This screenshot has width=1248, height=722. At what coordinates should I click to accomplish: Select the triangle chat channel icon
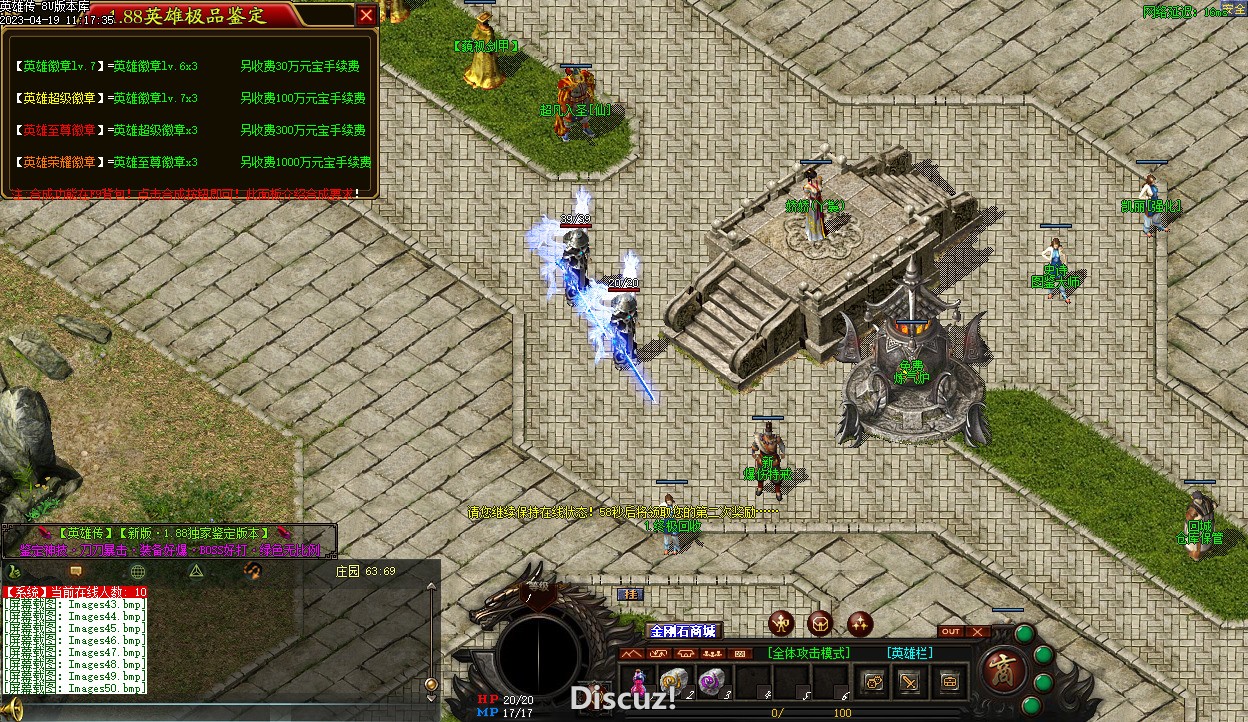(196, 571)
